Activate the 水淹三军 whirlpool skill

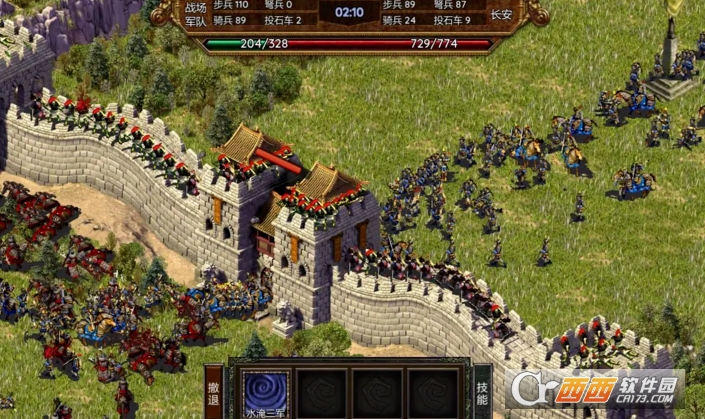[266, 391]
